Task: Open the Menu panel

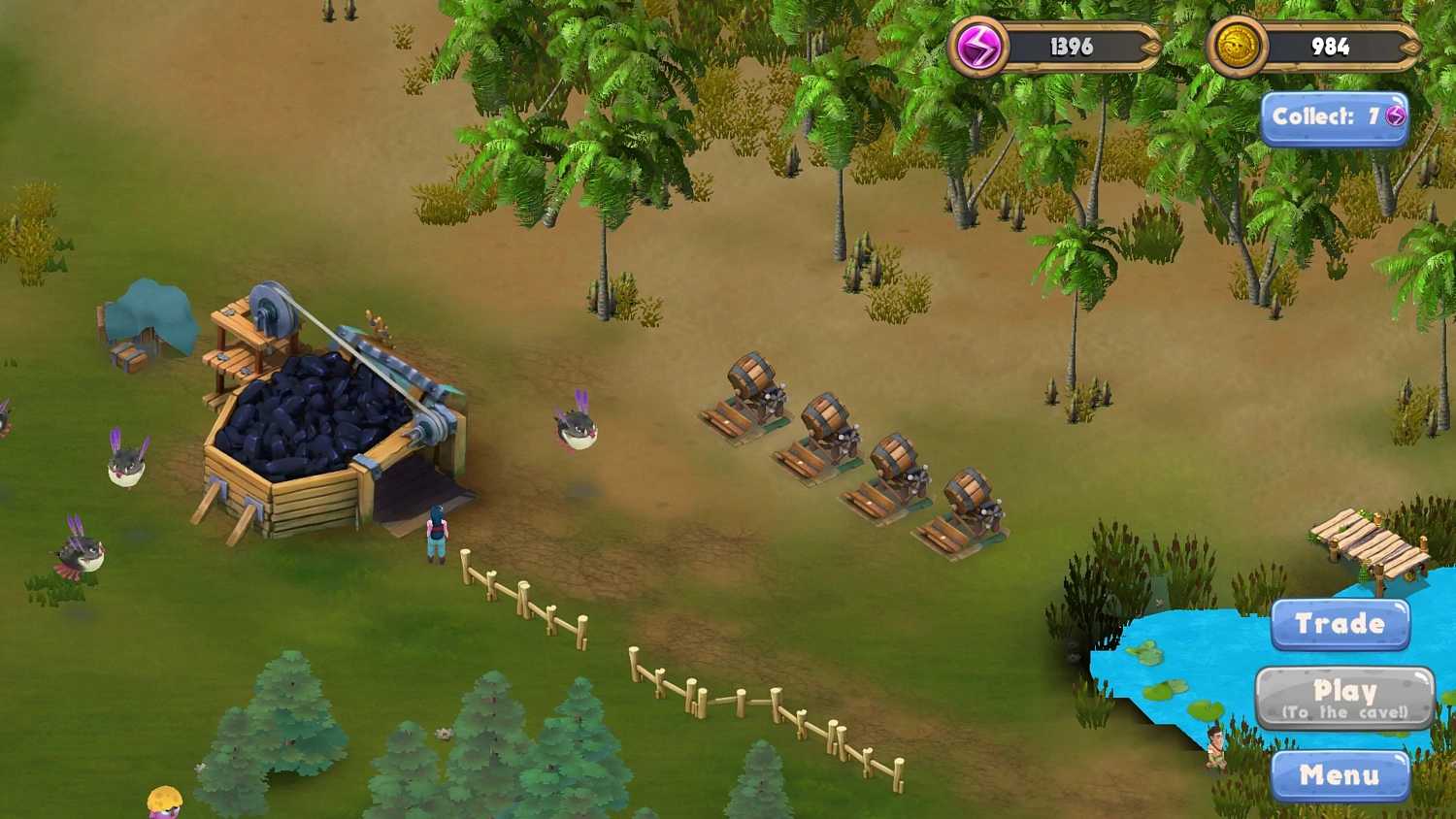Action: point(1342,776)
